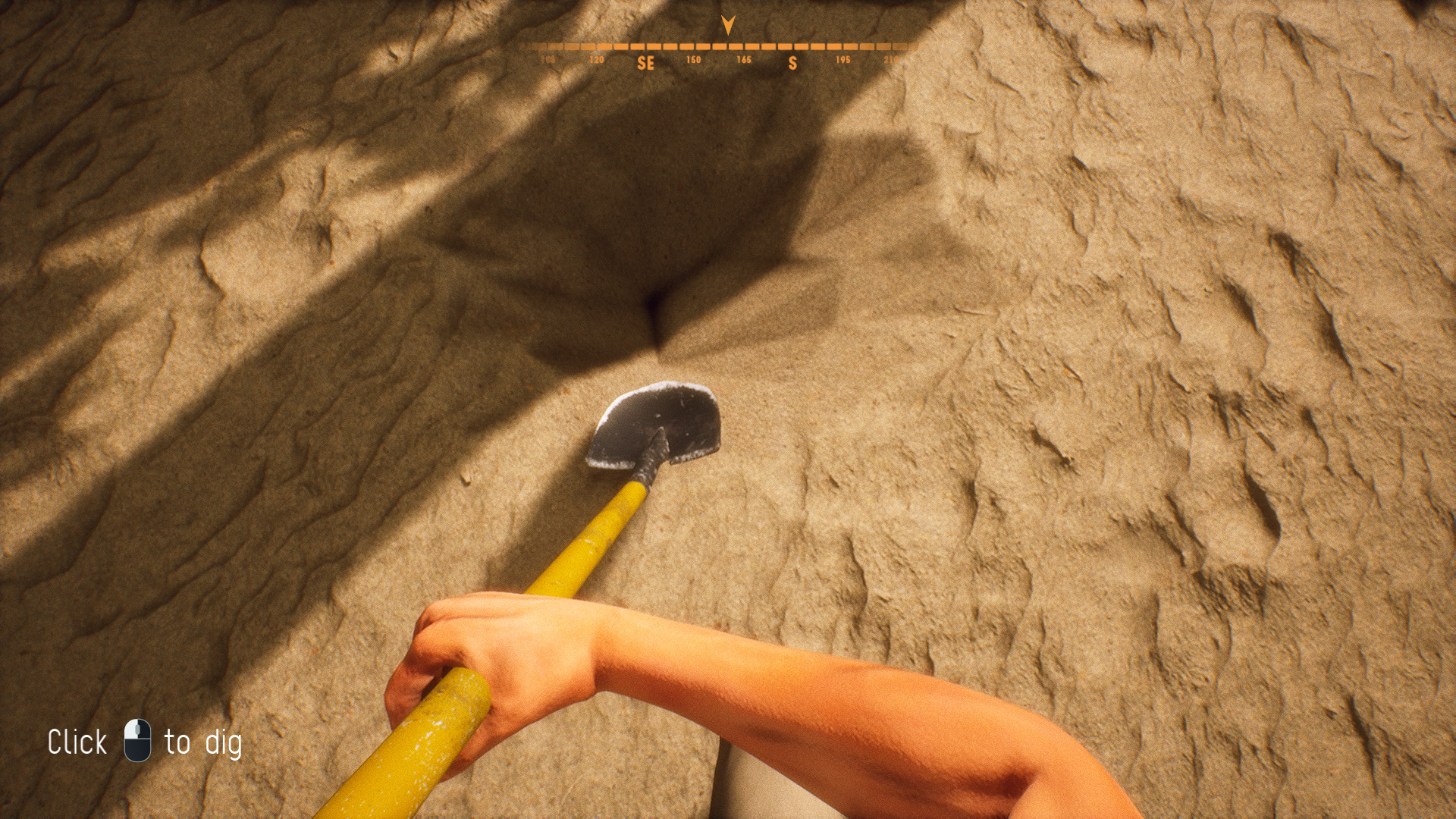1456x819 pixels.
Task: Click the phrase to dig in the prompt
Action: [x=203, y=743]
